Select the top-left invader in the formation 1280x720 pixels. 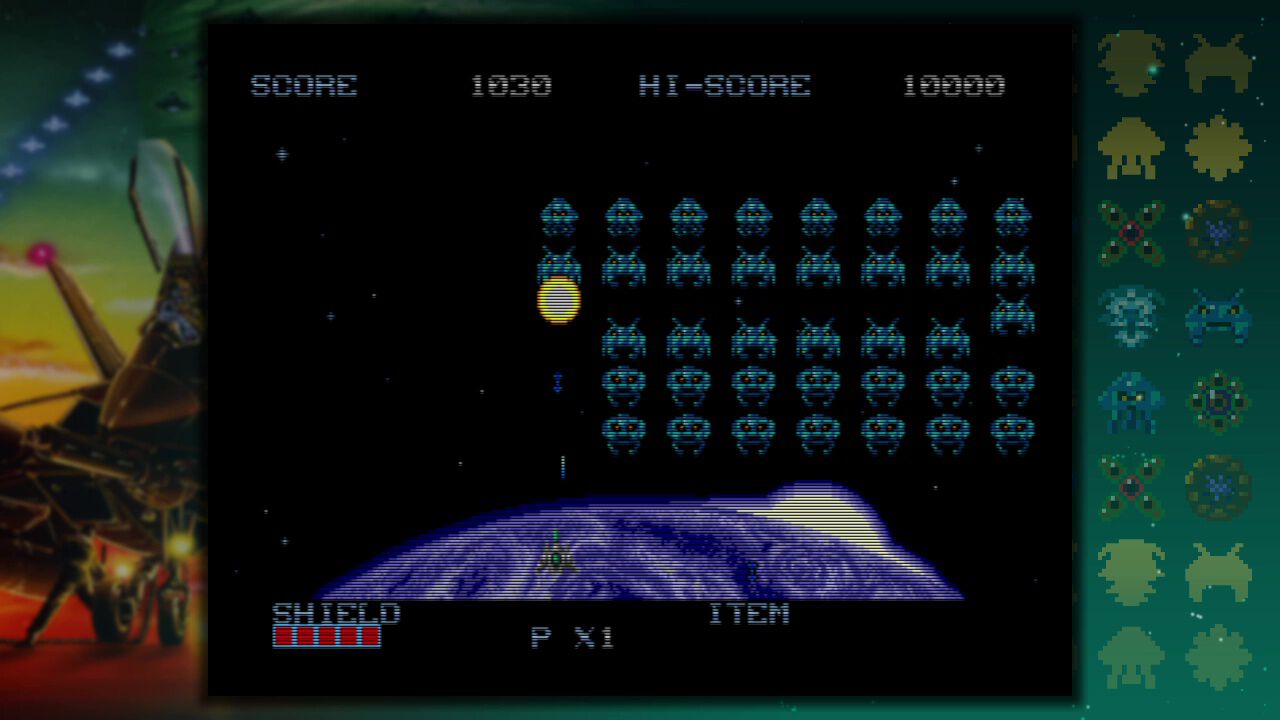tap(557, 215)
